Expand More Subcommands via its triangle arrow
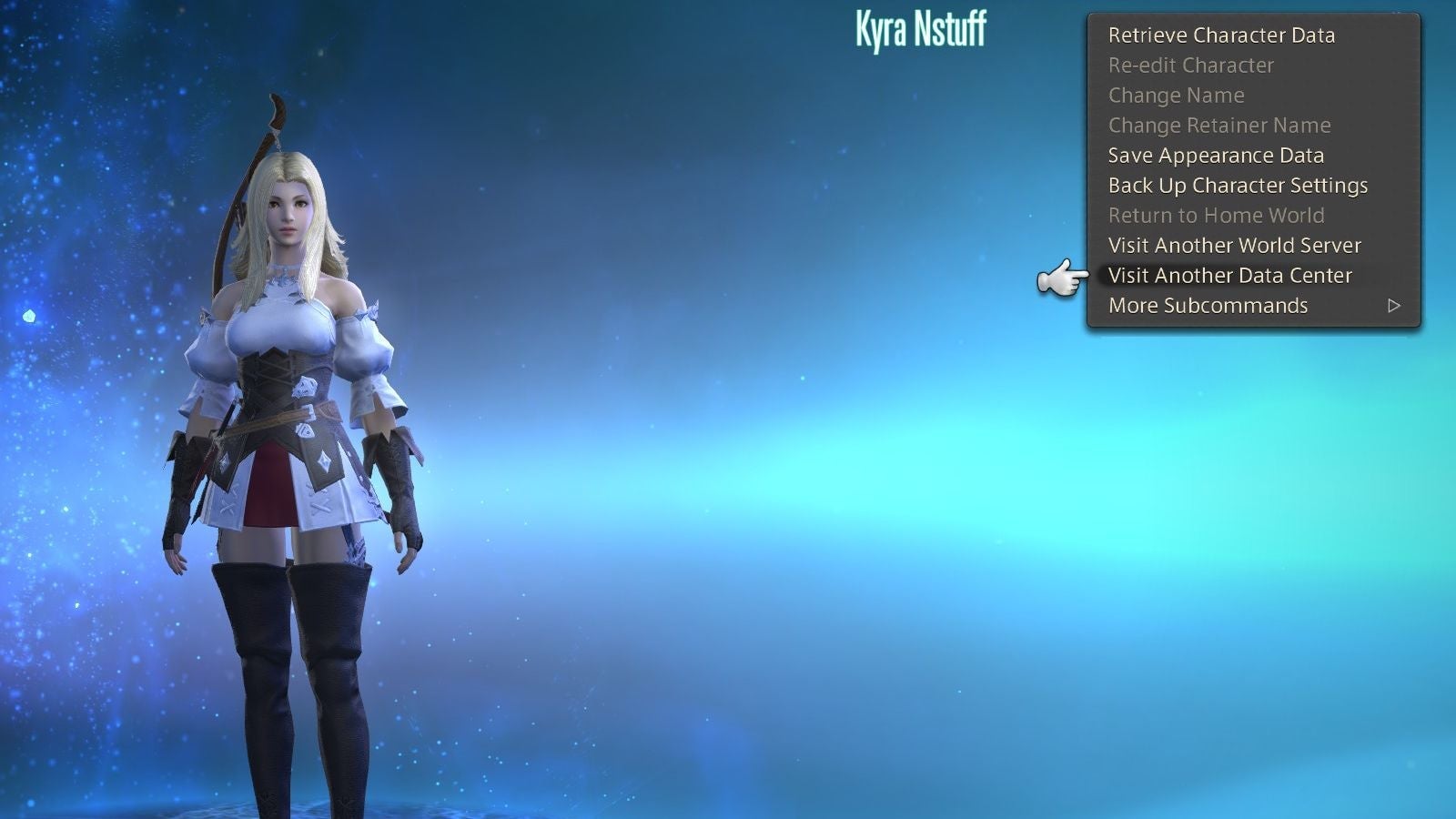1456x819 pixels. tap(1394, 306)
